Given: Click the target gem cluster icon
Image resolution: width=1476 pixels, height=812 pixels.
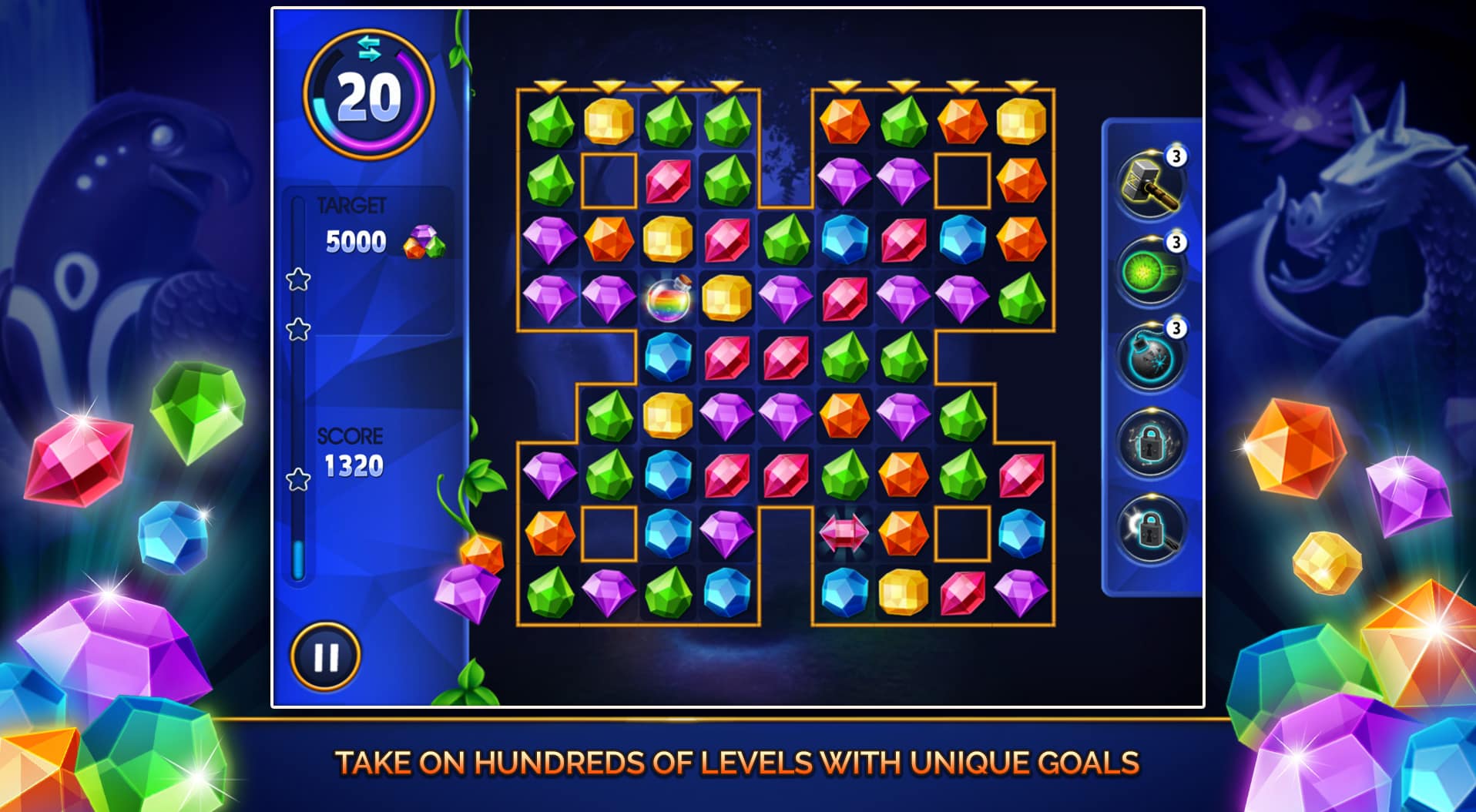Looking at the screenshot, I should click(x=424, y=242).
